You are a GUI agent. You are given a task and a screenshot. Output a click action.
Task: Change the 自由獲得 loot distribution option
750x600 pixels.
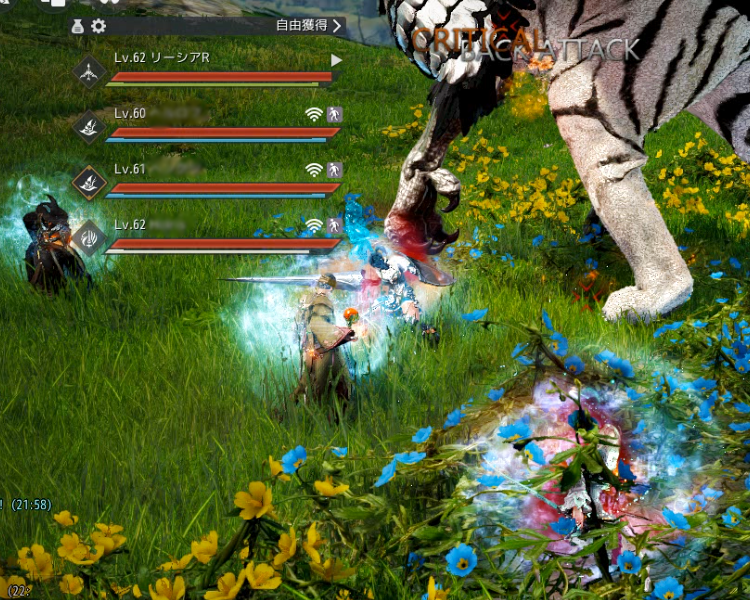(309, 26)
